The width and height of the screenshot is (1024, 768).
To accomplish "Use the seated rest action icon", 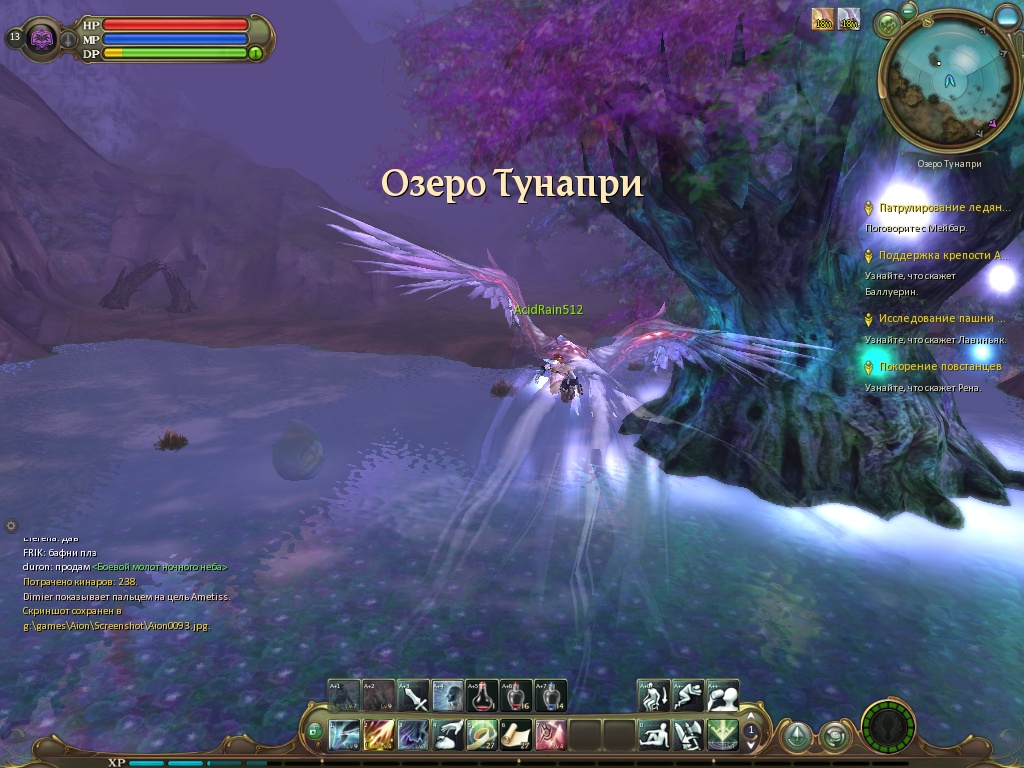I will click(654, 735).
